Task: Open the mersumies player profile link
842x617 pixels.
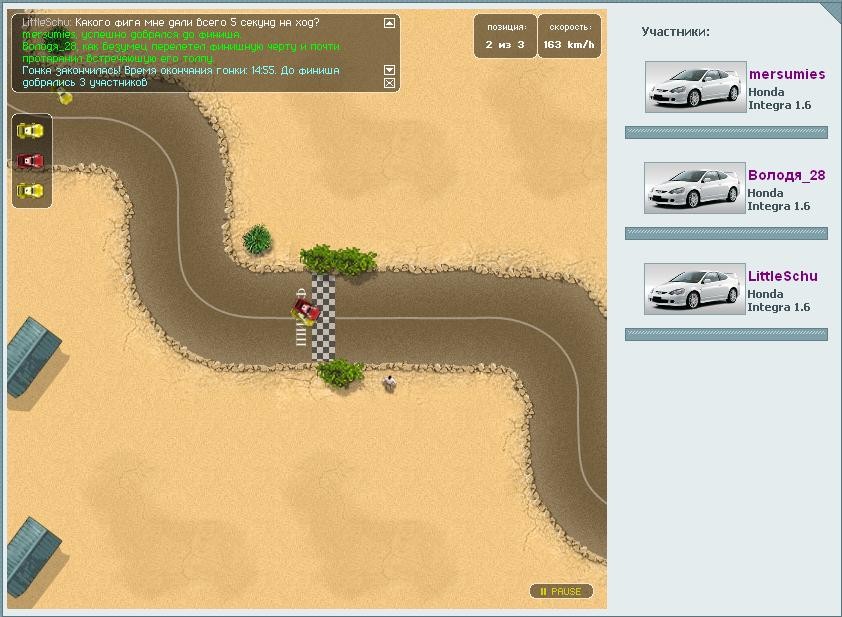Action: point(787,74)
